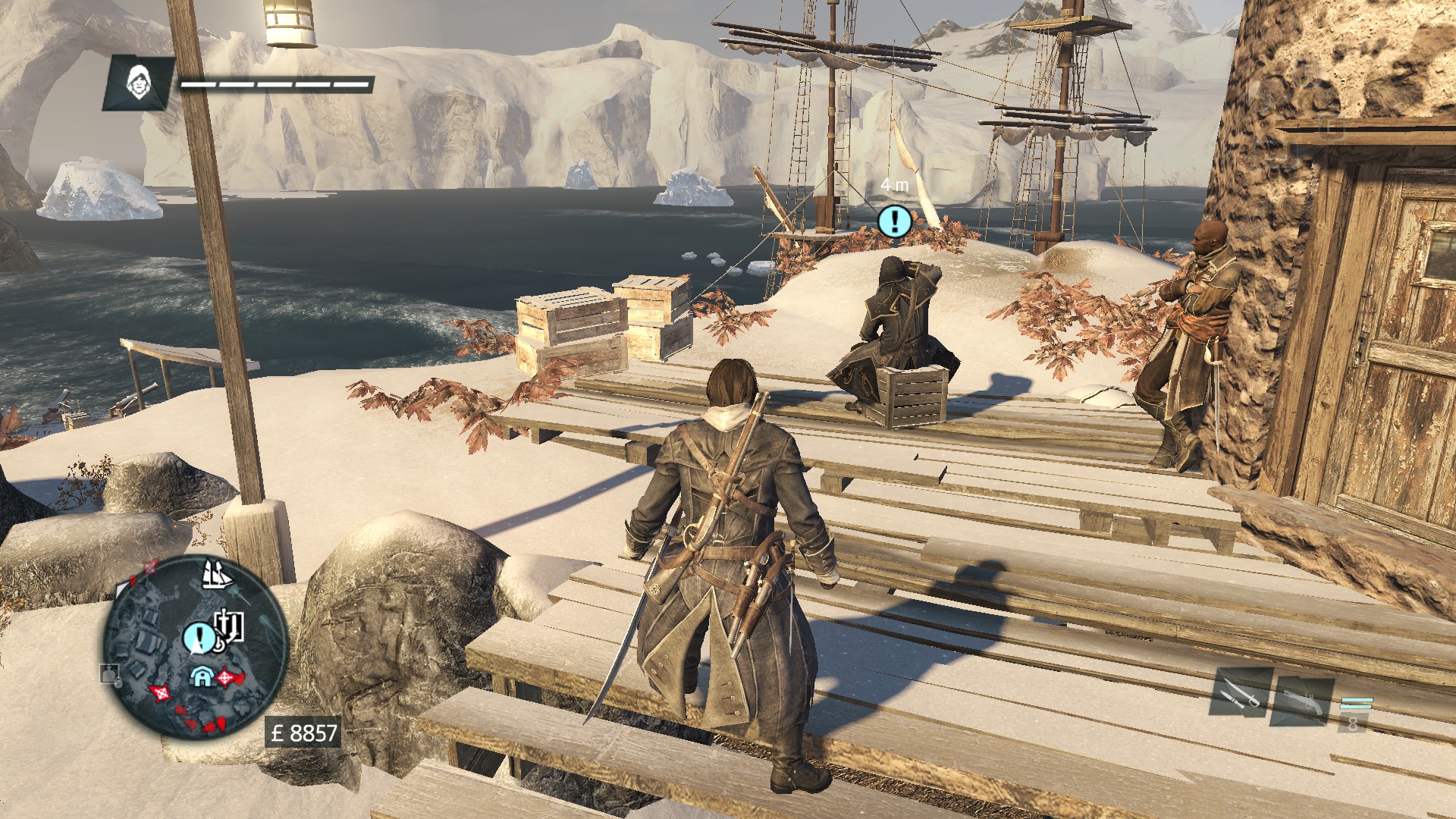Click the hooded assassin portrait icon

pyautogui.click(x=138, y=82)
